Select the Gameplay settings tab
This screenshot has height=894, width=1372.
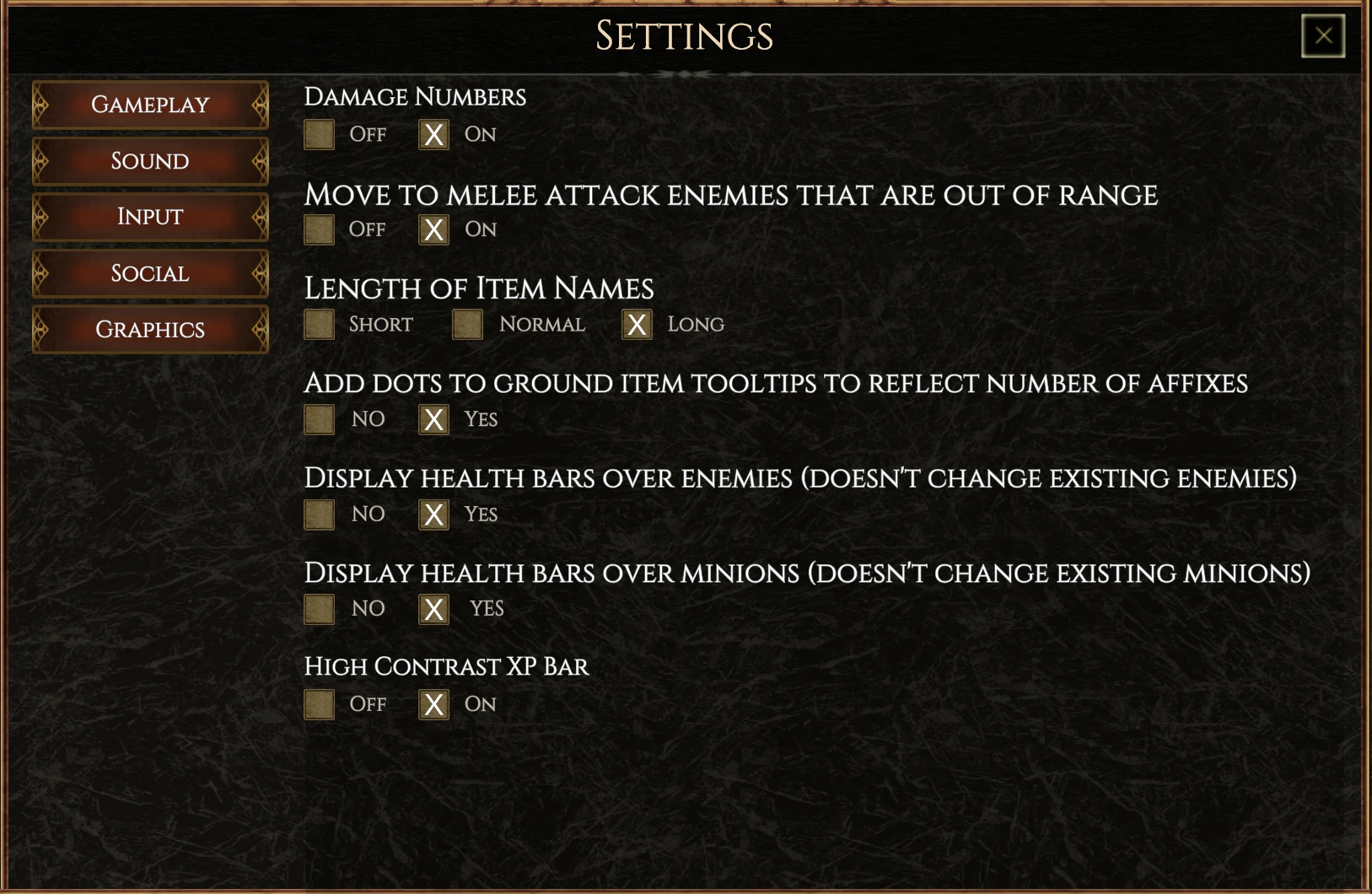coord(149,105)
